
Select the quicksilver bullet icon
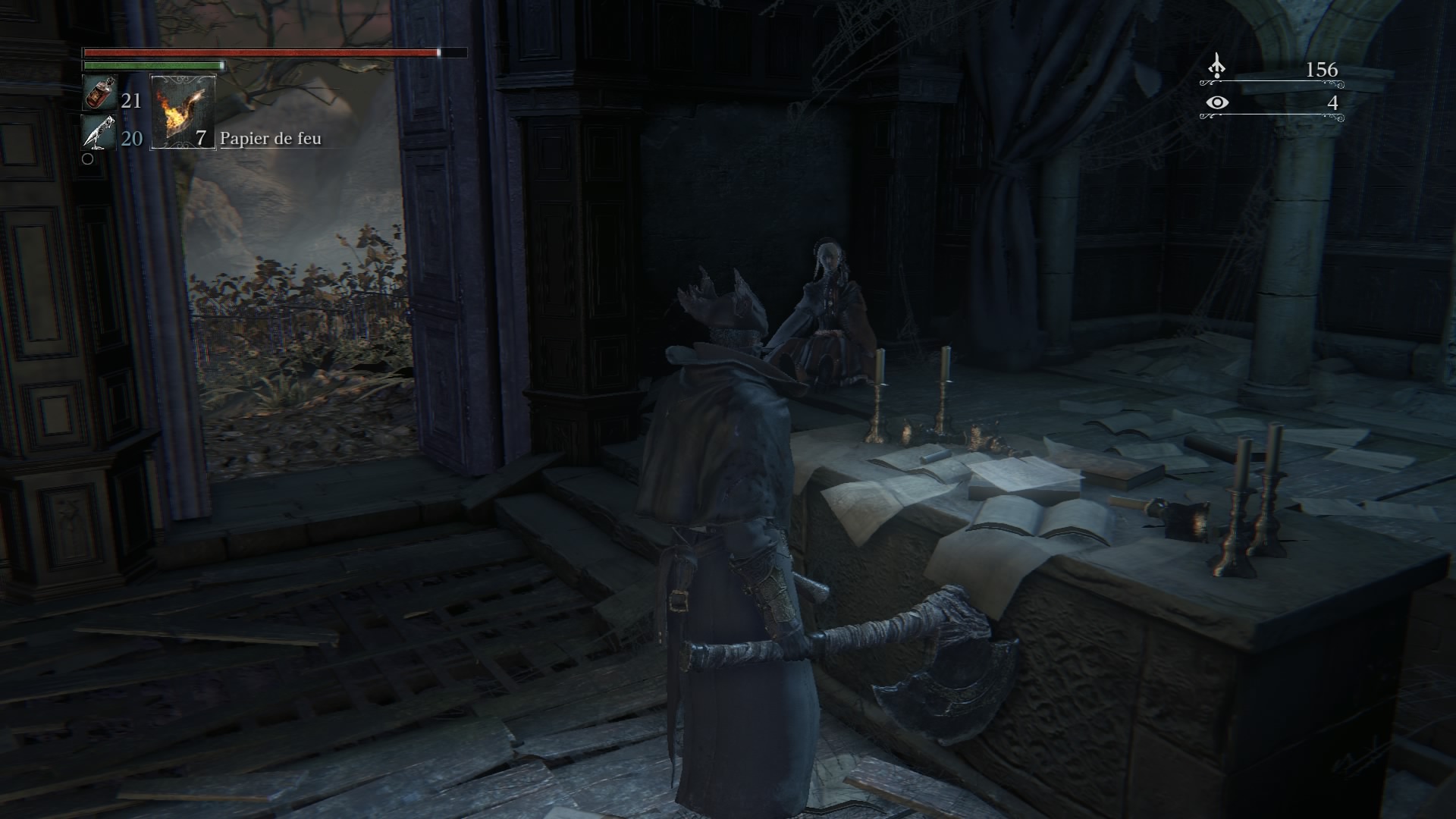(99, 133)
